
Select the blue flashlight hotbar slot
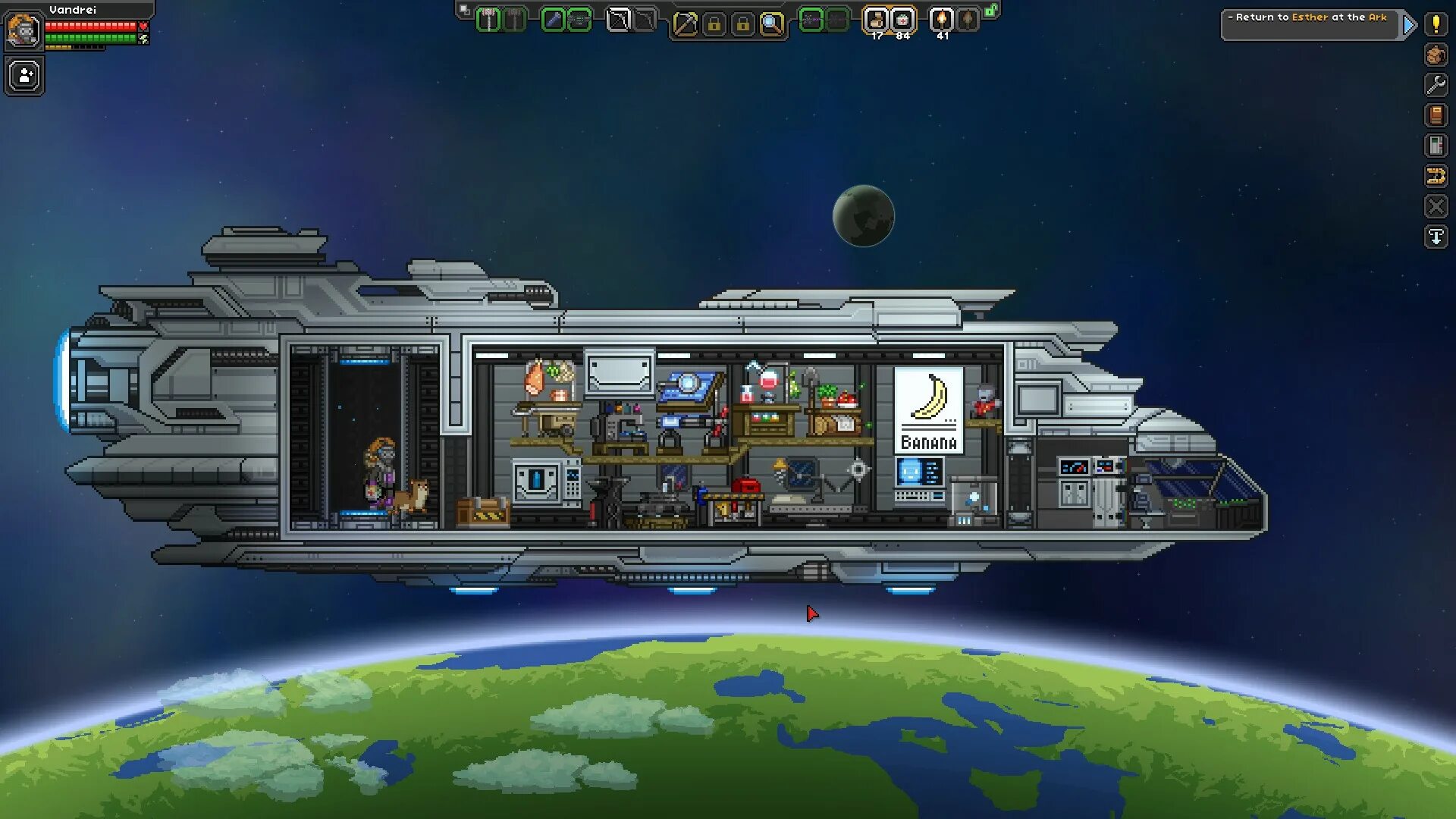[x=554, y=20]
